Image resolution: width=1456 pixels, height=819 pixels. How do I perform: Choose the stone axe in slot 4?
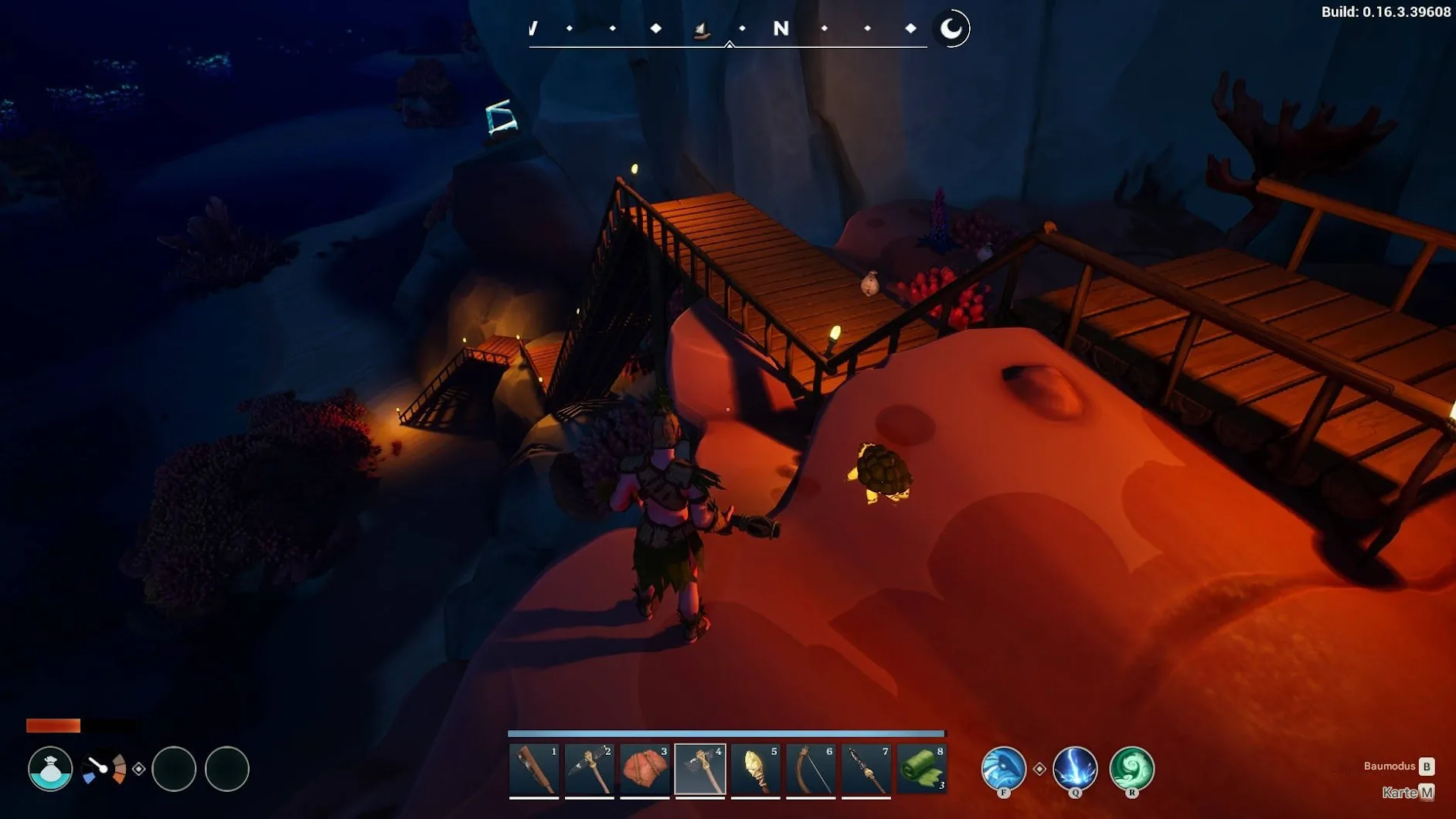coord(700,770)
